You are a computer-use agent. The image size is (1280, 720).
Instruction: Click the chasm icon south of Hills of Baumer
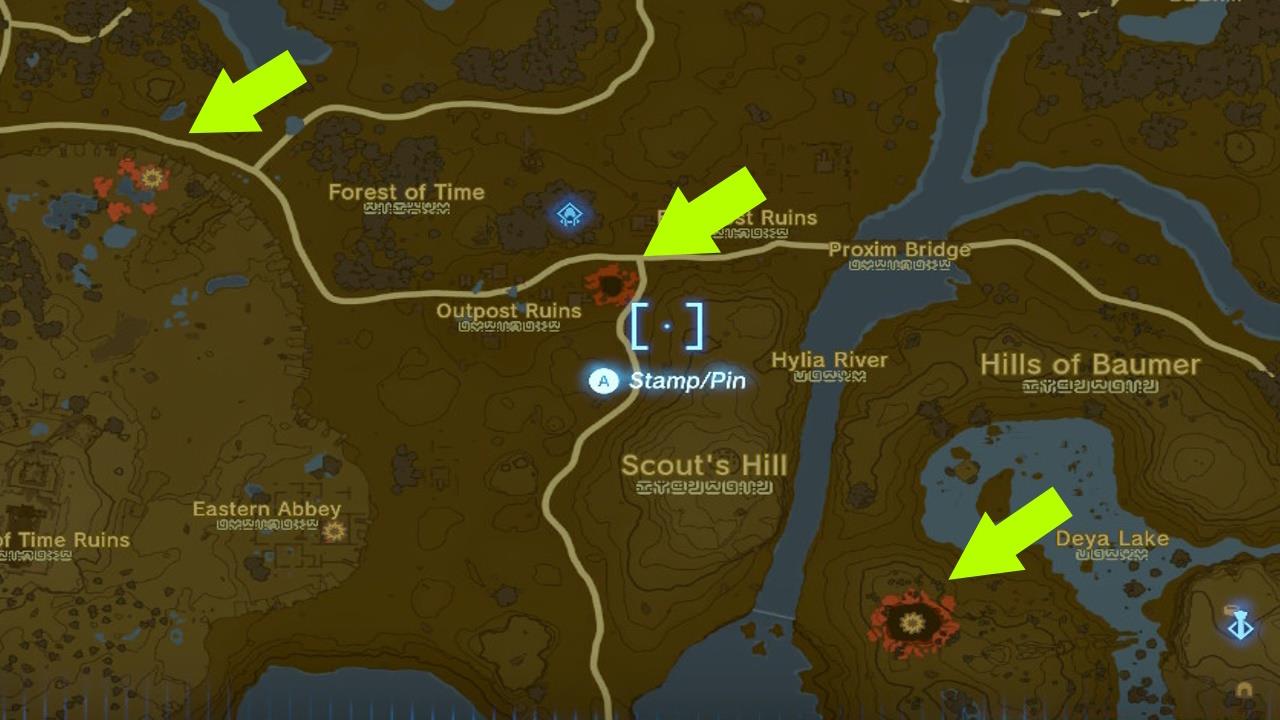coord(913,624)
